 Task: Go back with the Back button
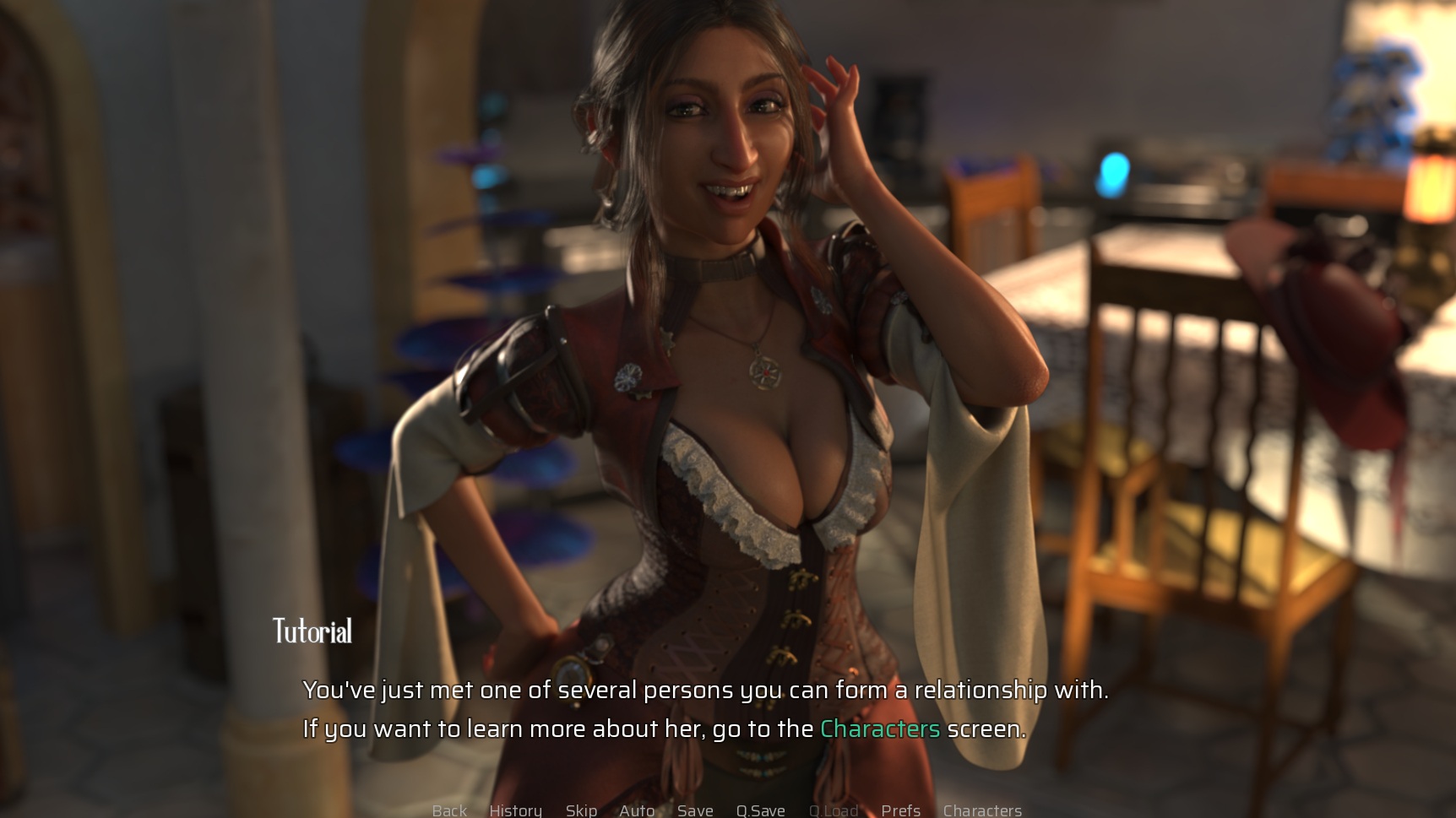tap(449, 810)
